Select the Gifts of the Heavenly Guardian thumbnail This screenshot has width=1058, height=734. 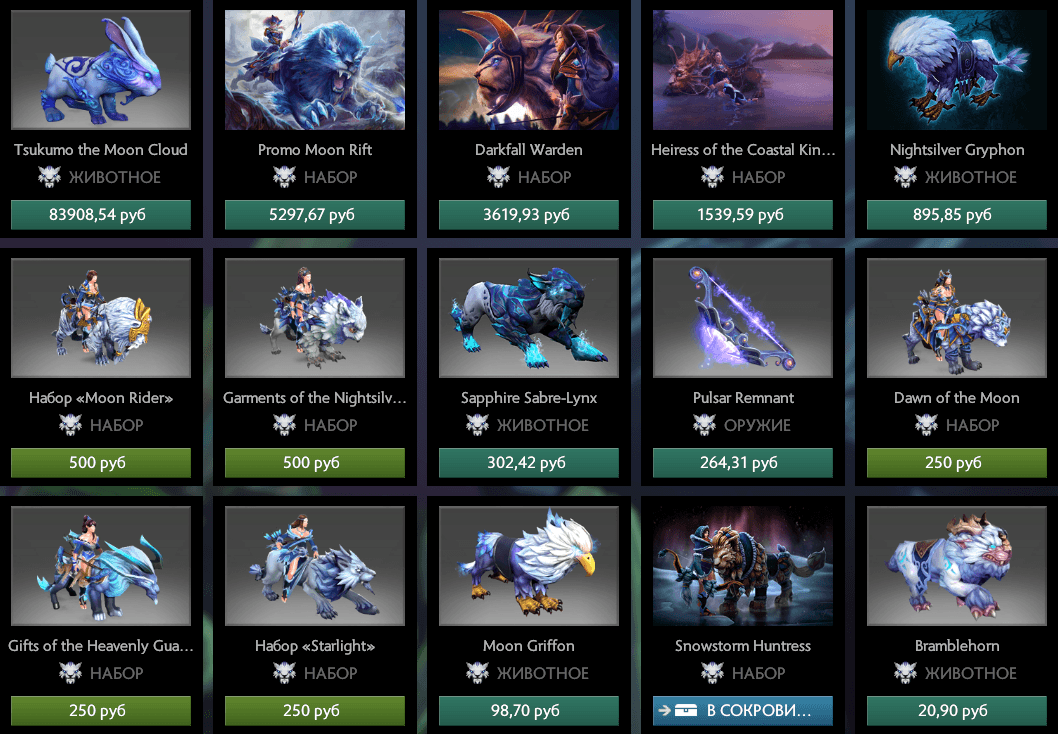click(x=101, y=566)
